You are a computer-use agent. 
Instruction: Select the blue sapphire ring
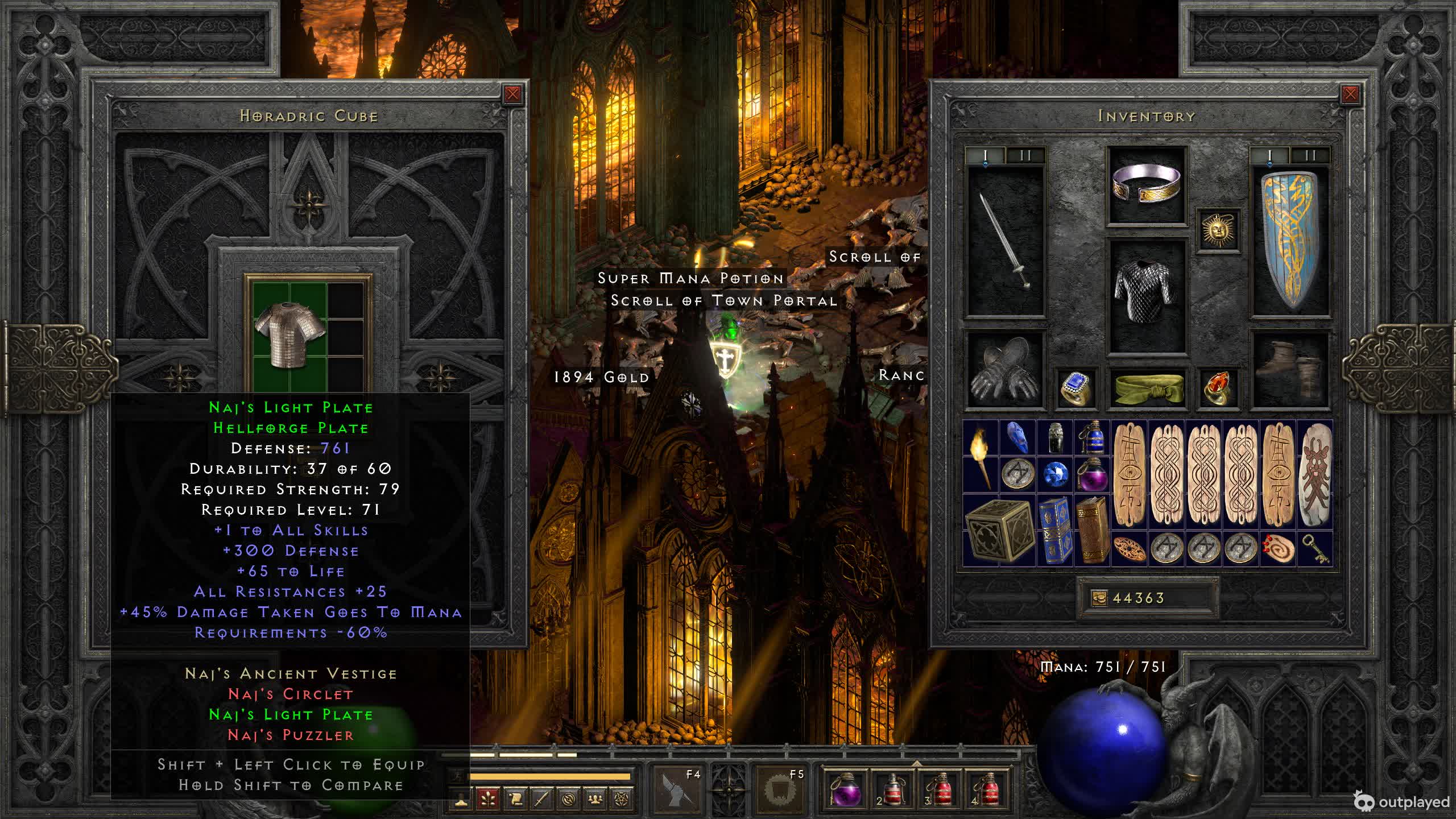[x=1076, y=388]
